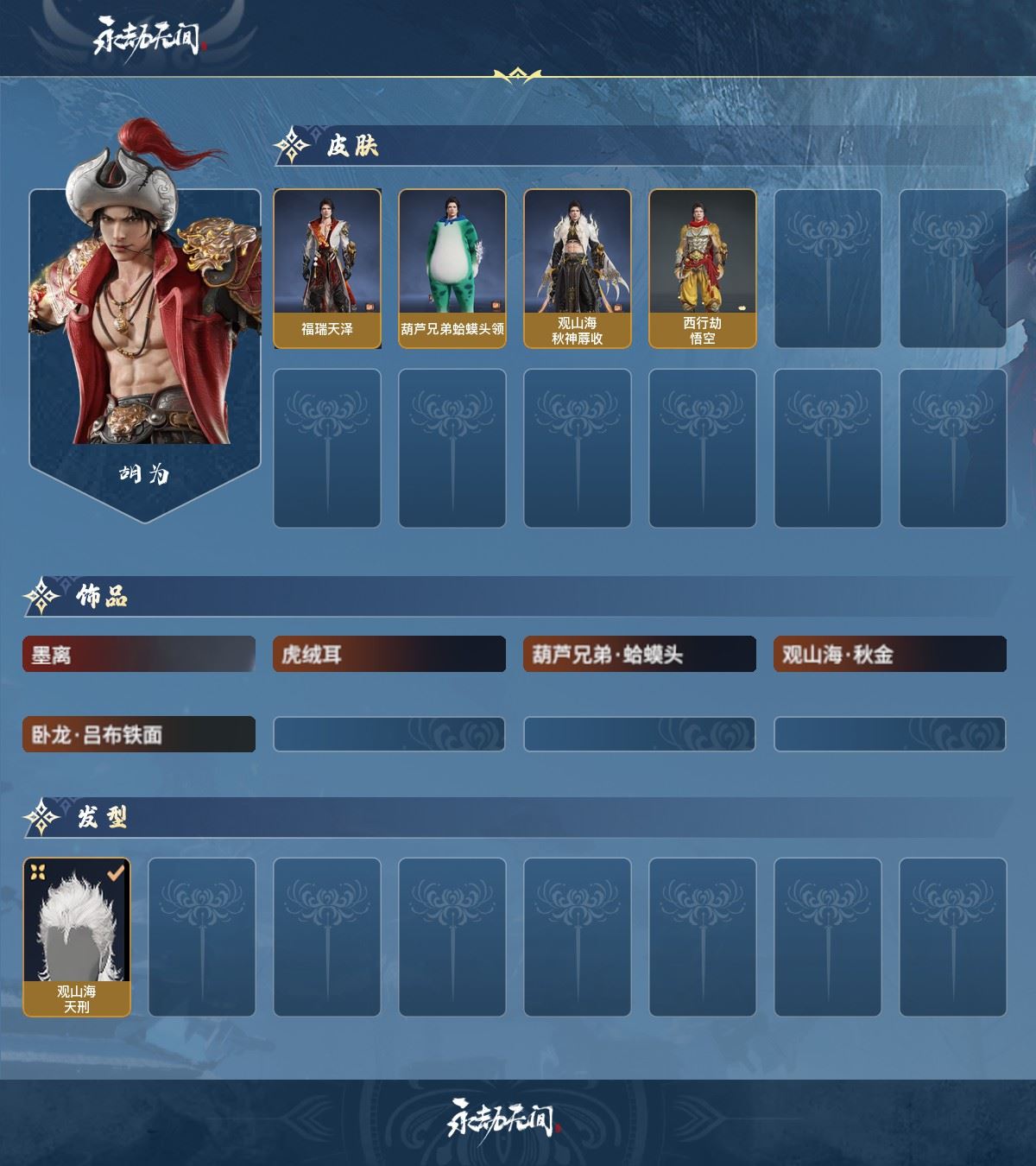Image resolution: width=1036 pixels, height=1166 pixels.
Task: Choose the 葫芦兄弟蛤蟆头领 frog skin
Action: 452,269
